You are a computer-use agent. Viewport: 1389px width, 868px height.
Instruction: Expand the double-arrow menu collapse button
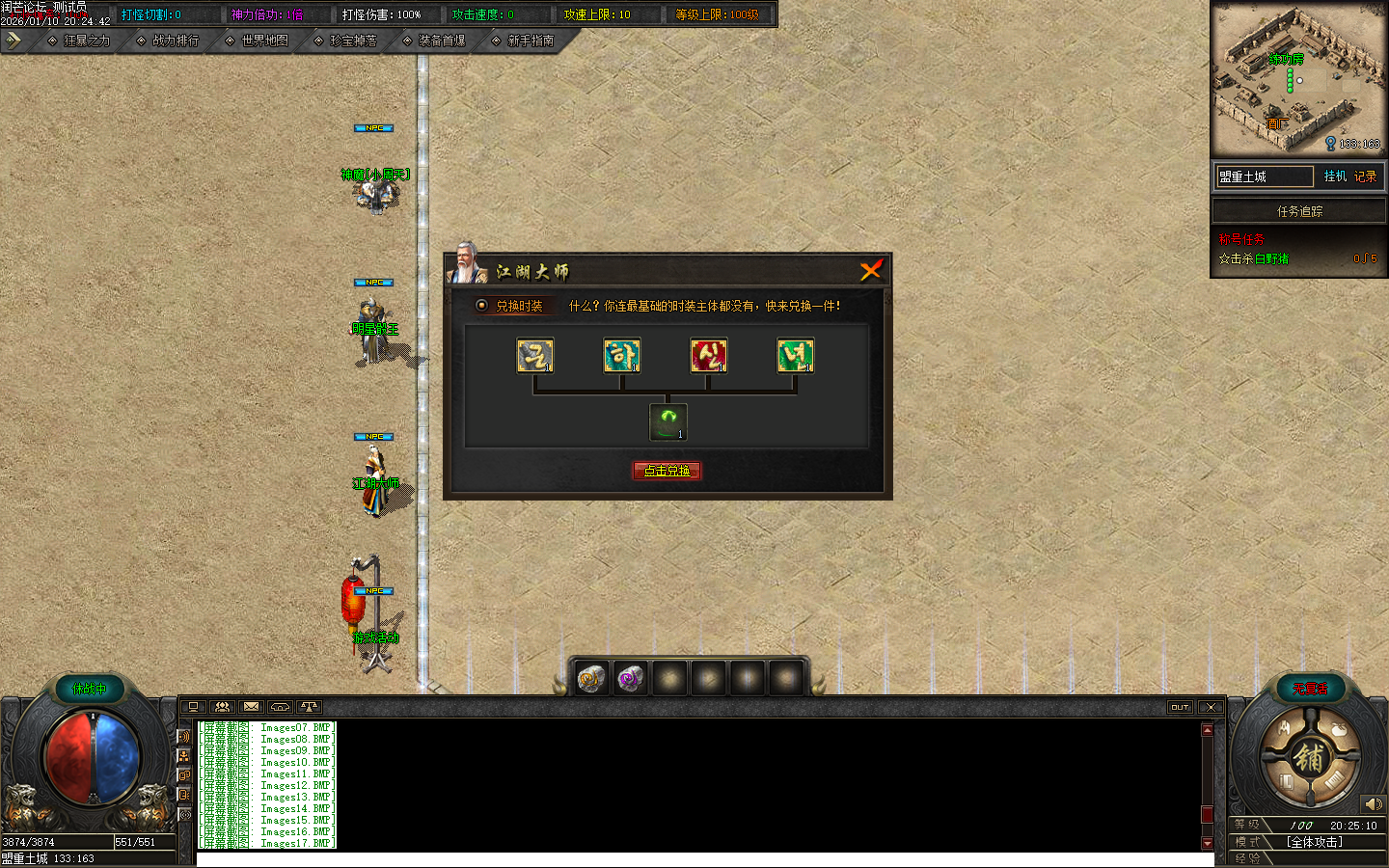click(x=13, y=41)
